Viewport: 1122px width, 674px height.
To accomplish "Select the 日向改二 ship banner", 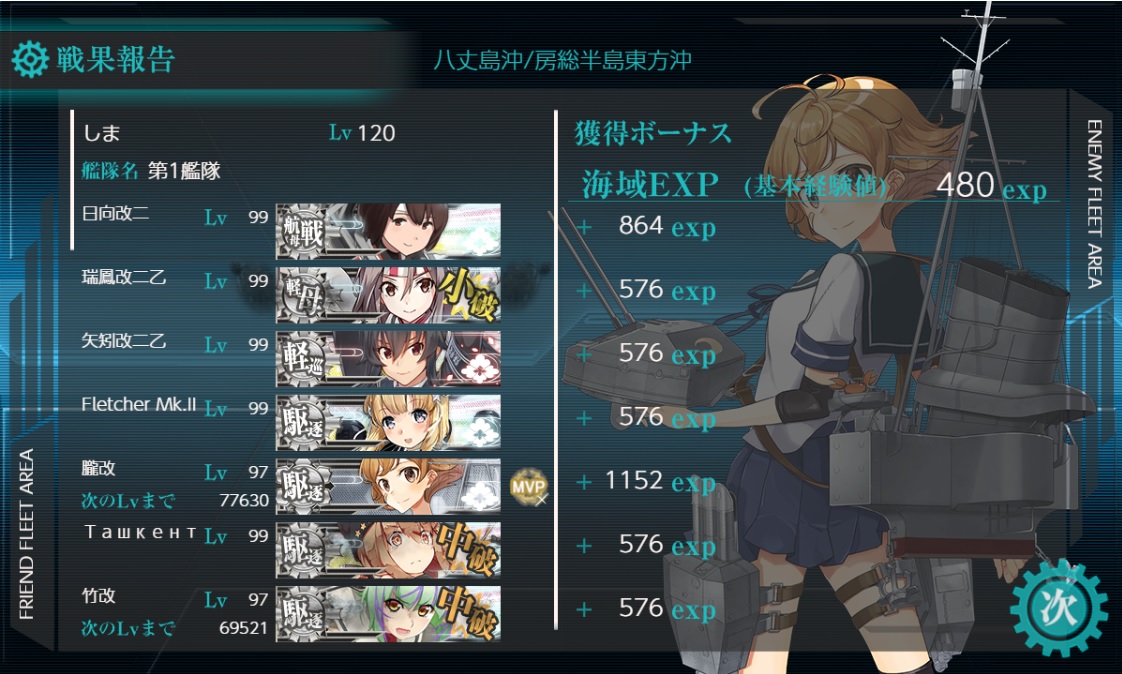I will [388, 231].
